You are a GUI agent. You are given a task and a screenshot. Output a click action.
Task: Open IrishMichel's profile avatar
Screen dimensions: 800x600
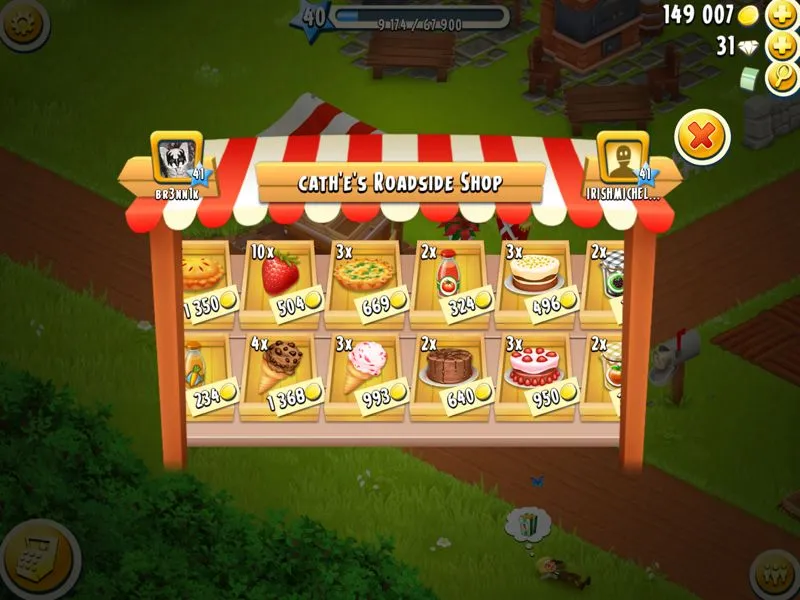tap(622, 157)
